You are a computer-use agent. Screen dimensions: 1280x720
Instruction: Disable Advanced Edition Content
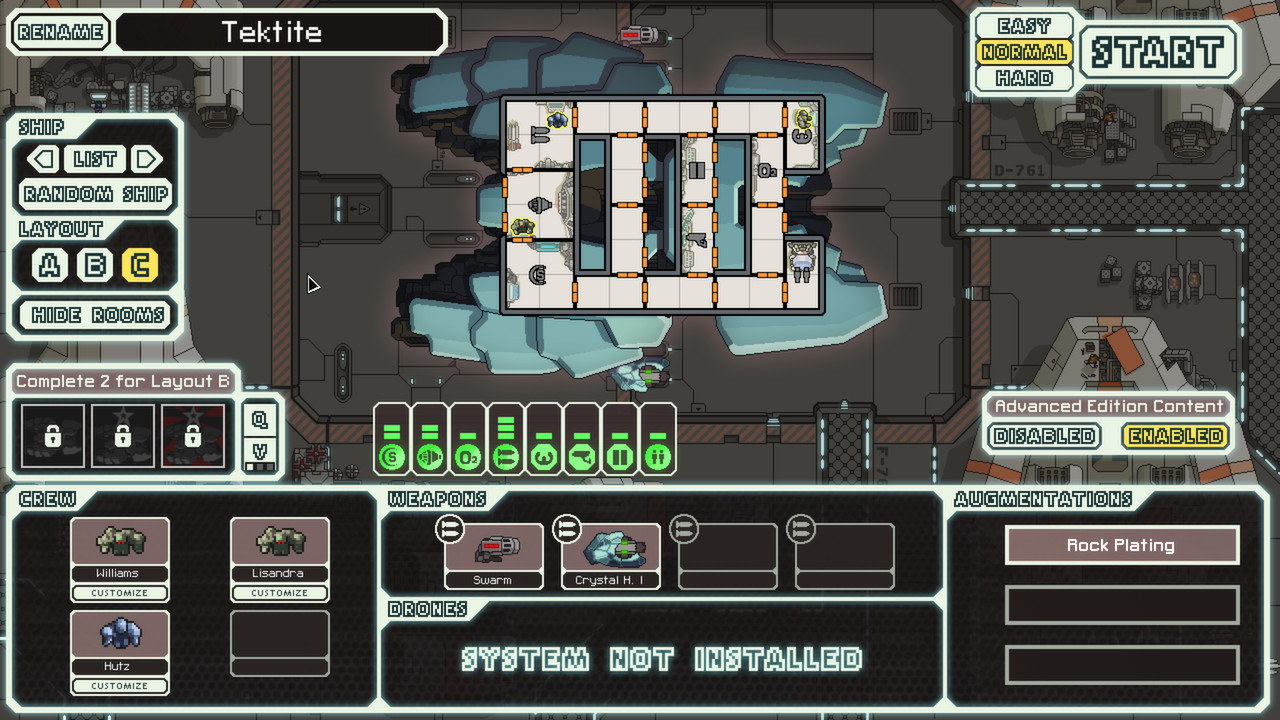point(1043,436)
